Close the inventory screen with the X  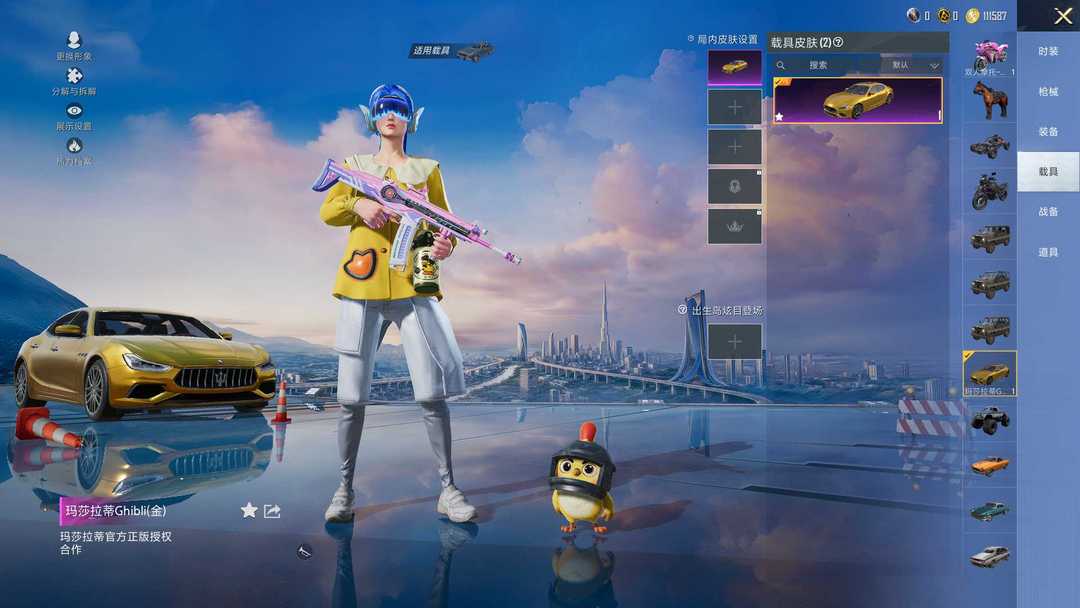[1062, 16]
